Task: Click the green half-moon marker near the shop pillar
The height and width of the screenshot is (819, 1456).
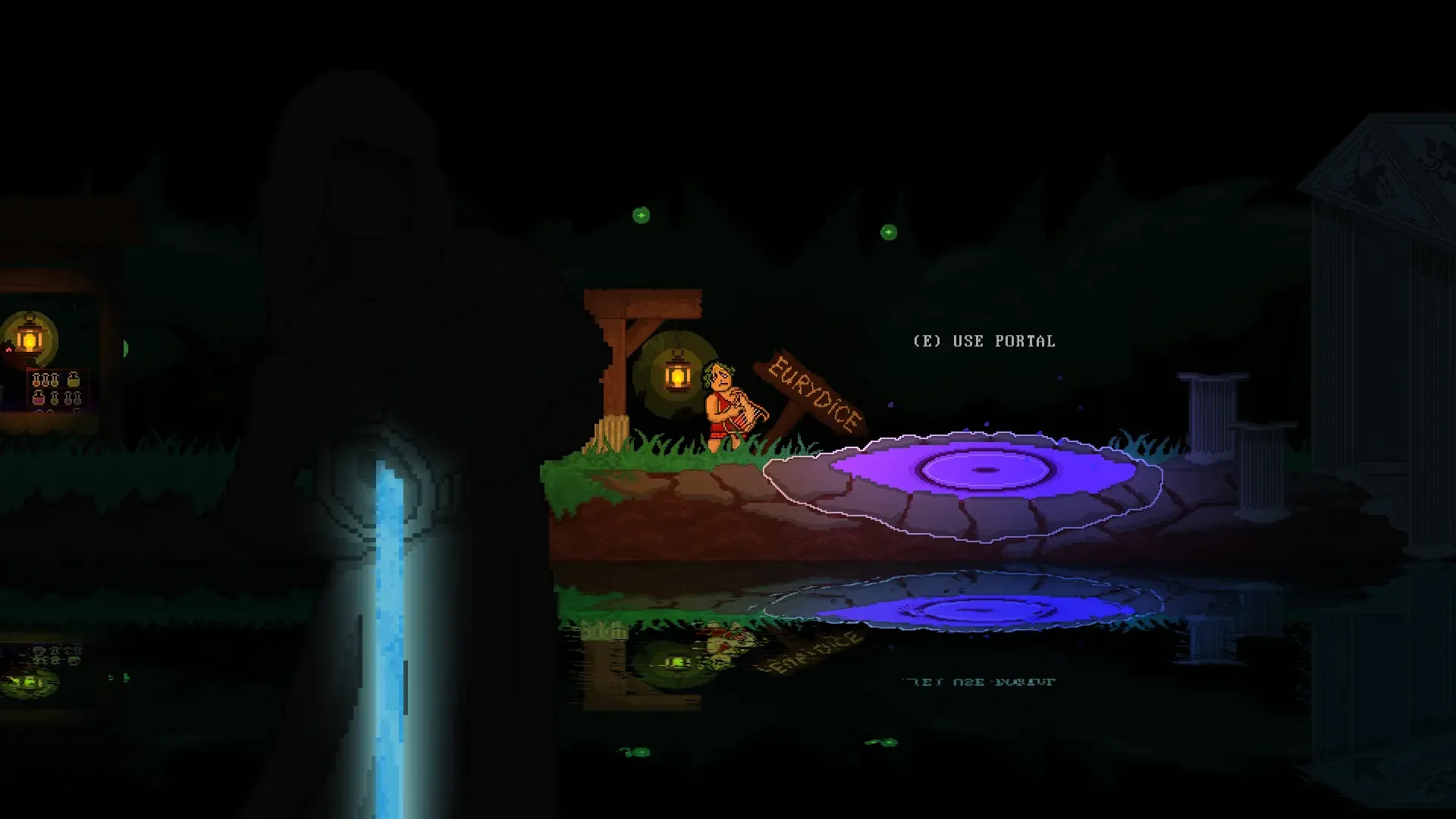Action: [126, 348]
